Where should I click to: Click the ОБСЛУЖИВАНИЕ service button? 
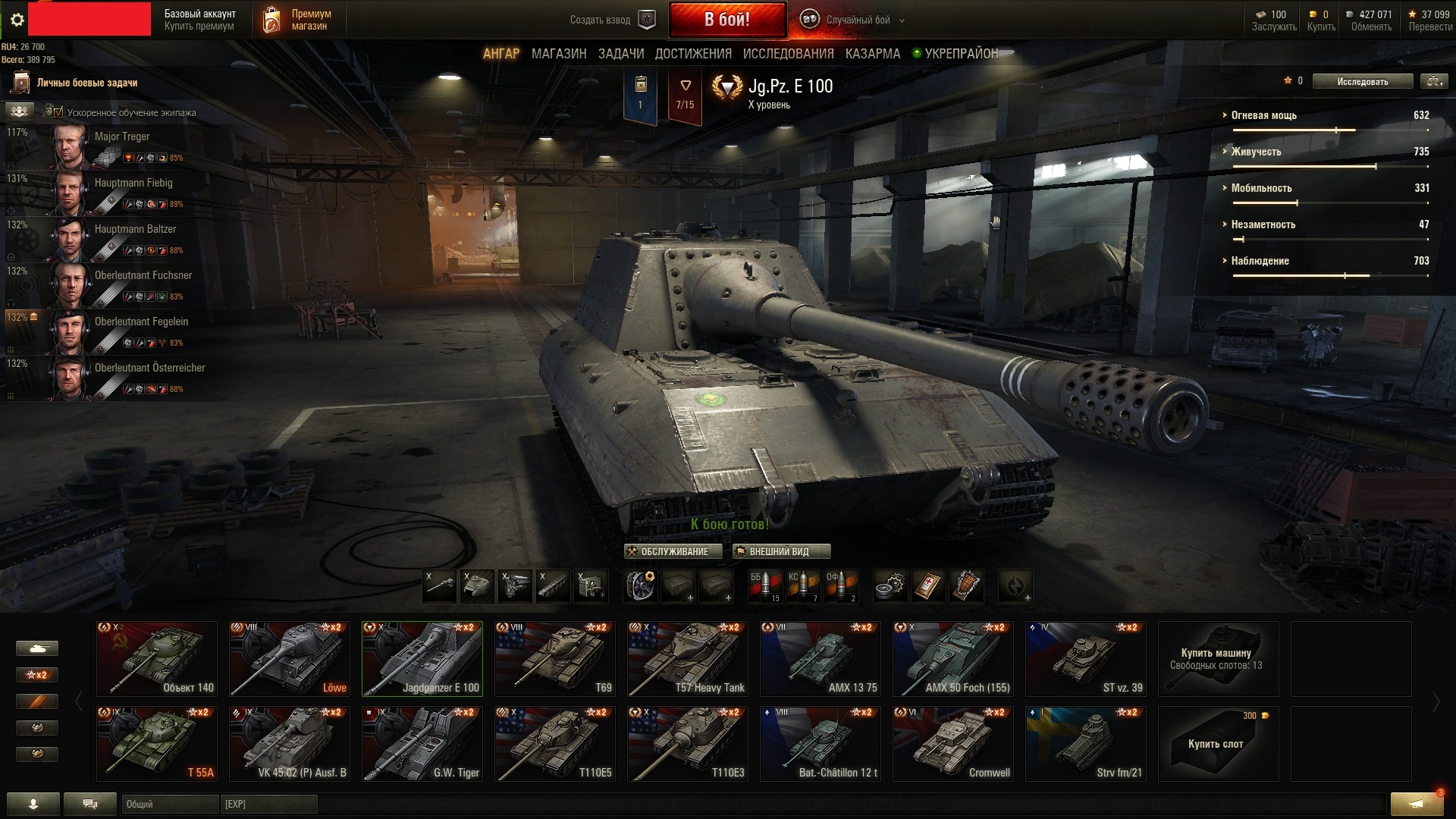point(668,551)
